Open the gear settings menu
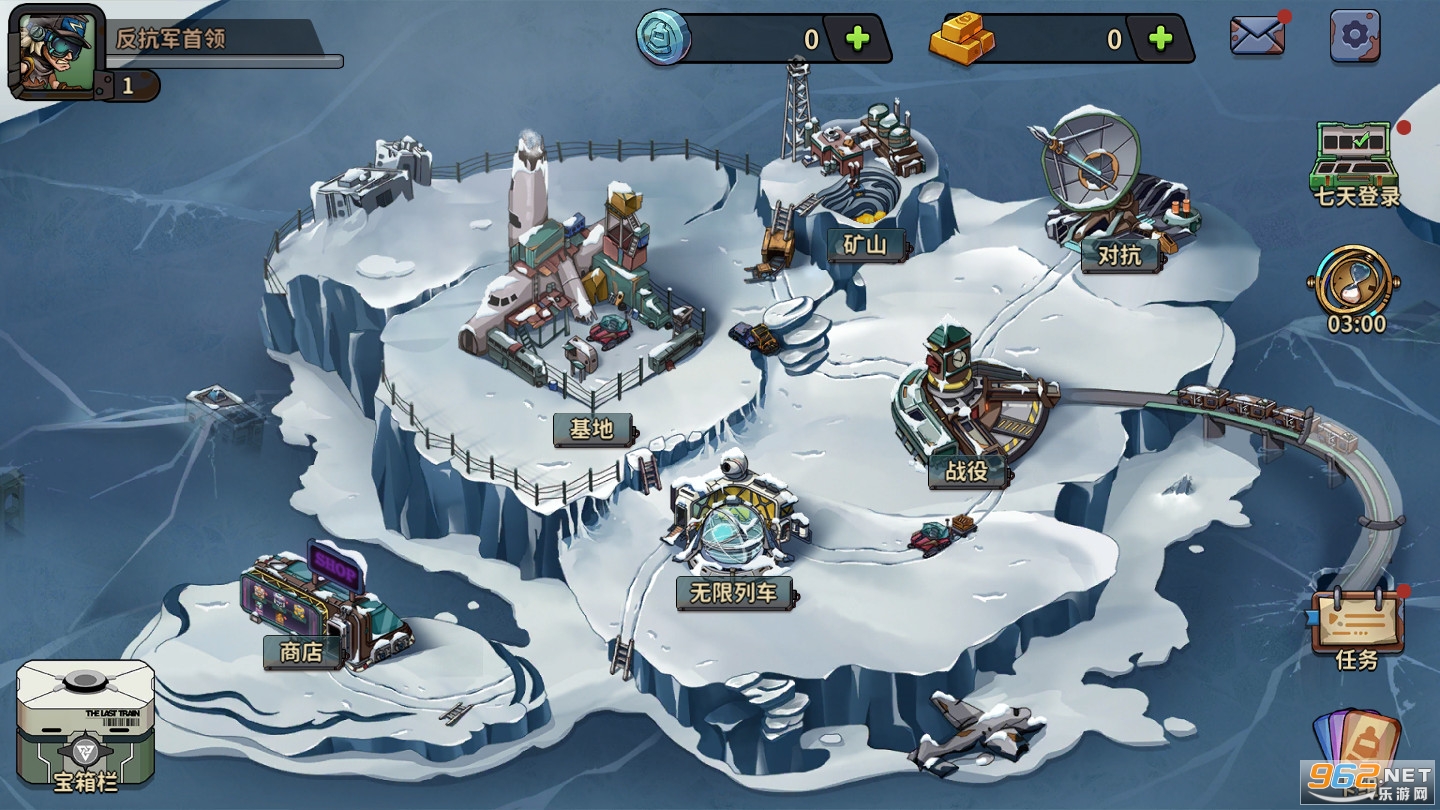 click(x=1355, y=36)
